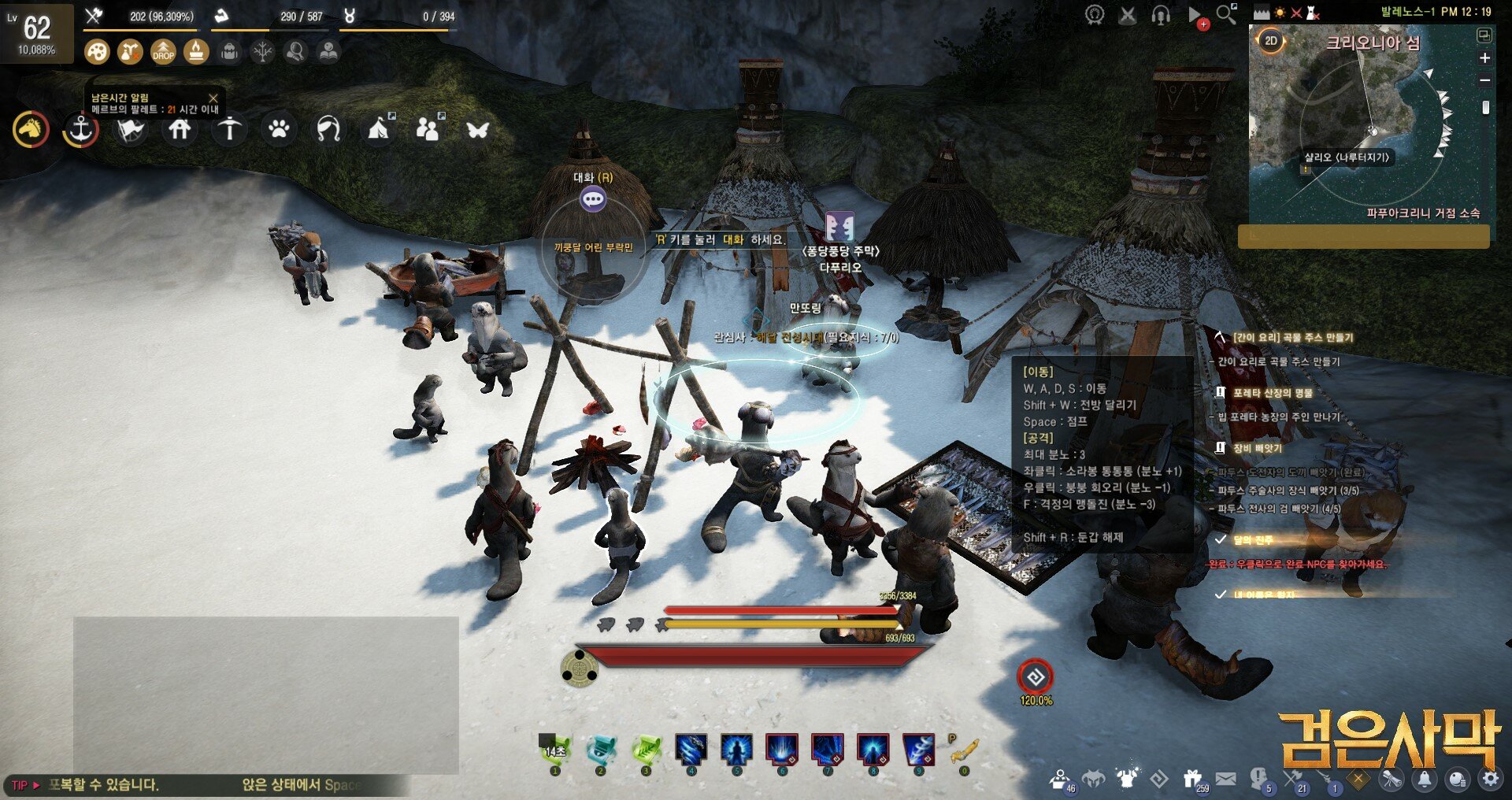Click the pickaxe worker icon
The image size is (1512, 800).
tap(229, 129)
